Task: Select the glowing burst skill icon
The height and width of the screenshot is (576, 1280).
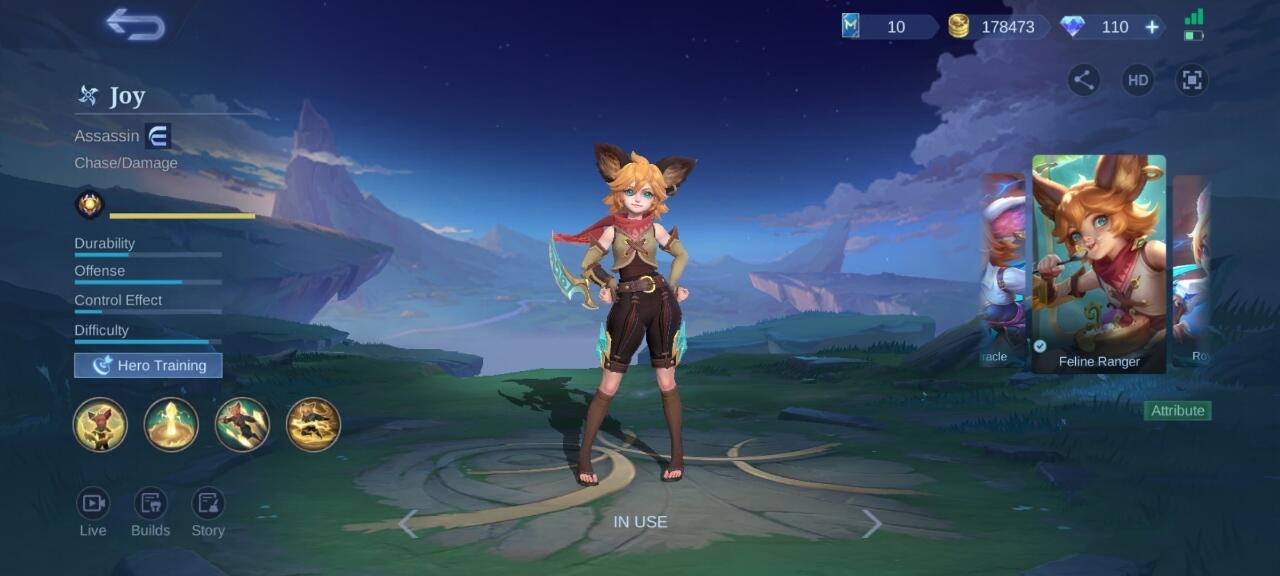Action: click(171, 425)
